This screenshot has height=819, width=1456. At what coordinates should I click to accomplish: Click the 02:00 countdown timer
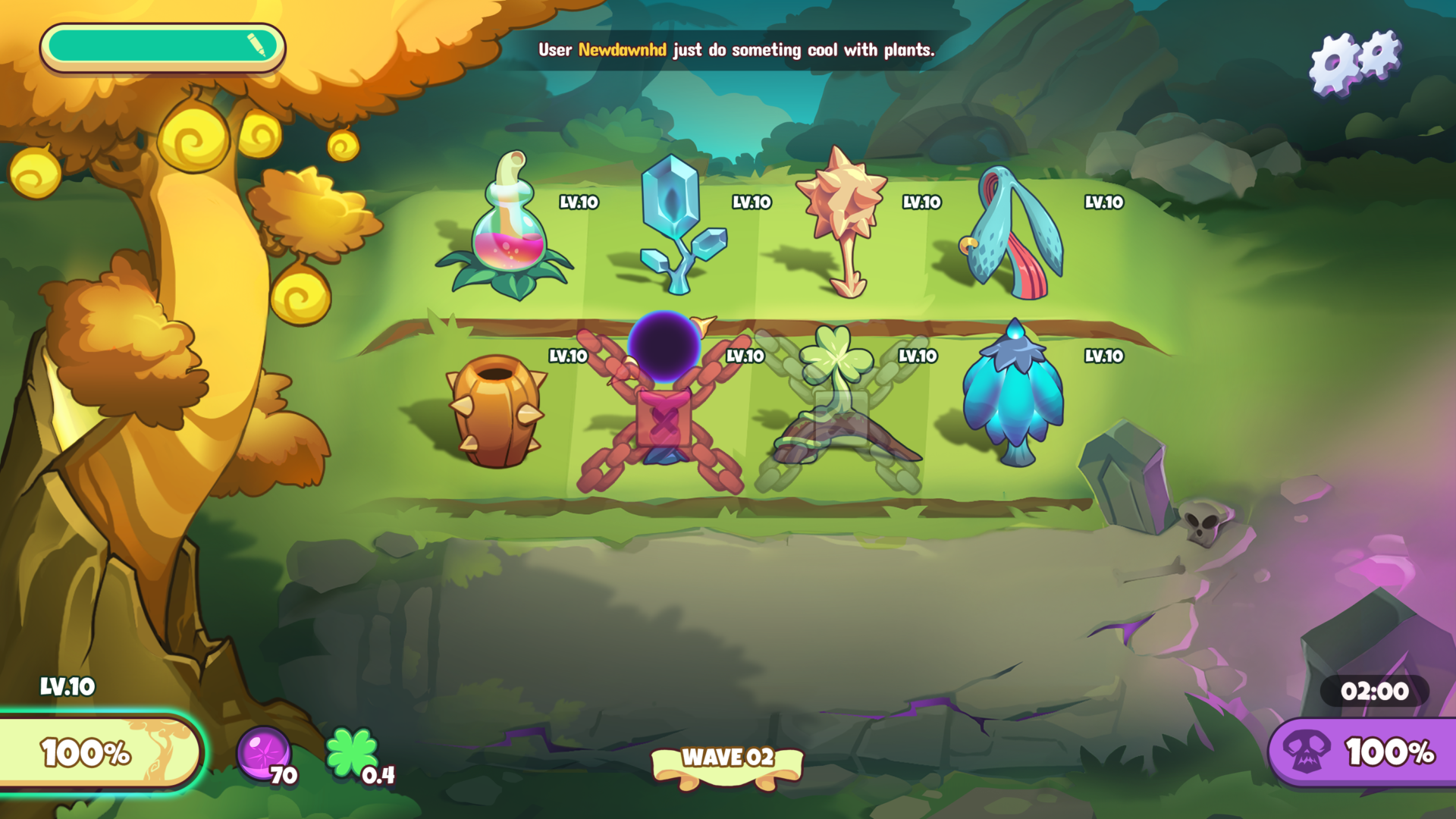coord(1374,691)
